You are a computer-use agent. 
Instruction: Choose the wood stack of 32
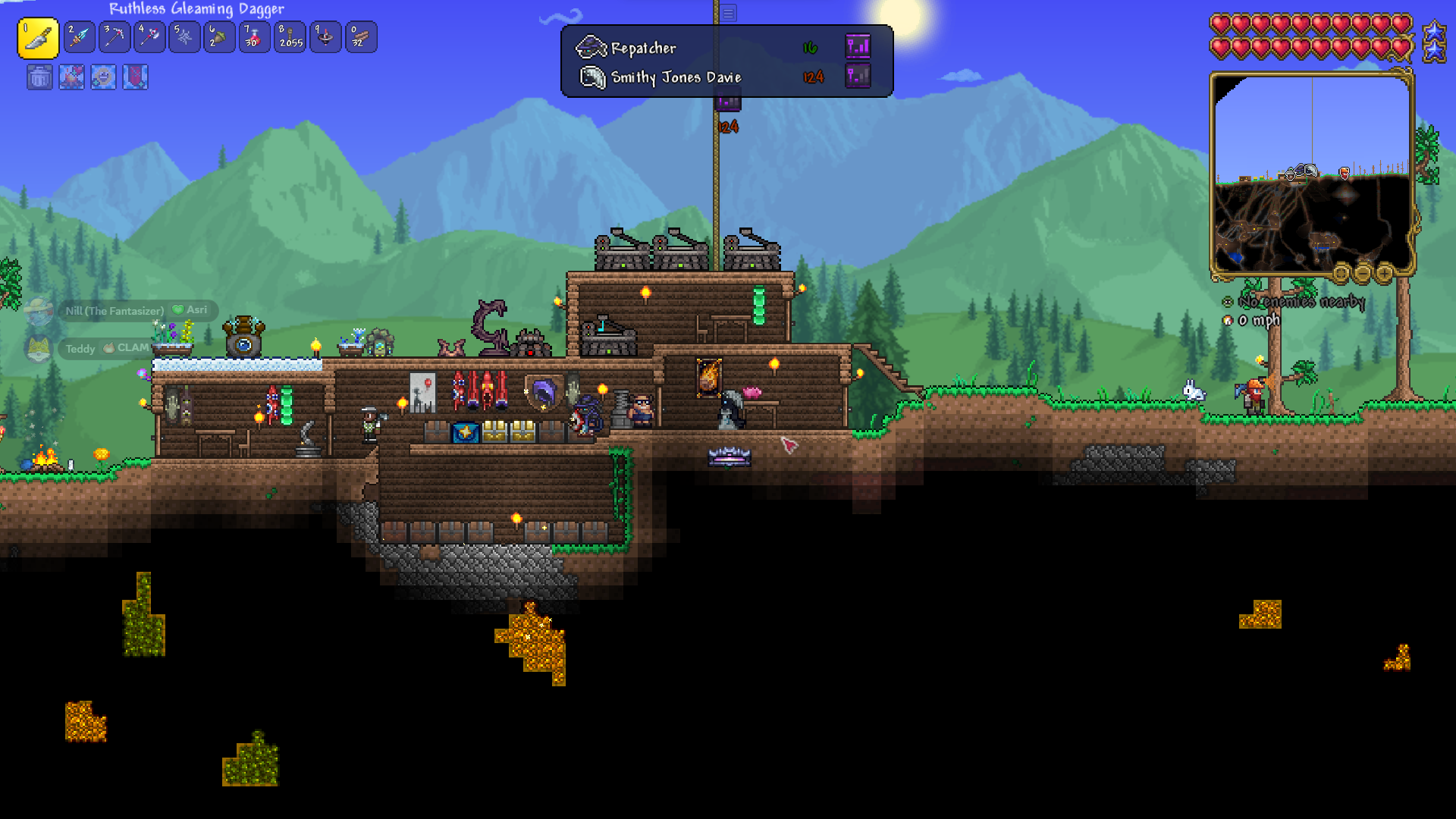361,37
